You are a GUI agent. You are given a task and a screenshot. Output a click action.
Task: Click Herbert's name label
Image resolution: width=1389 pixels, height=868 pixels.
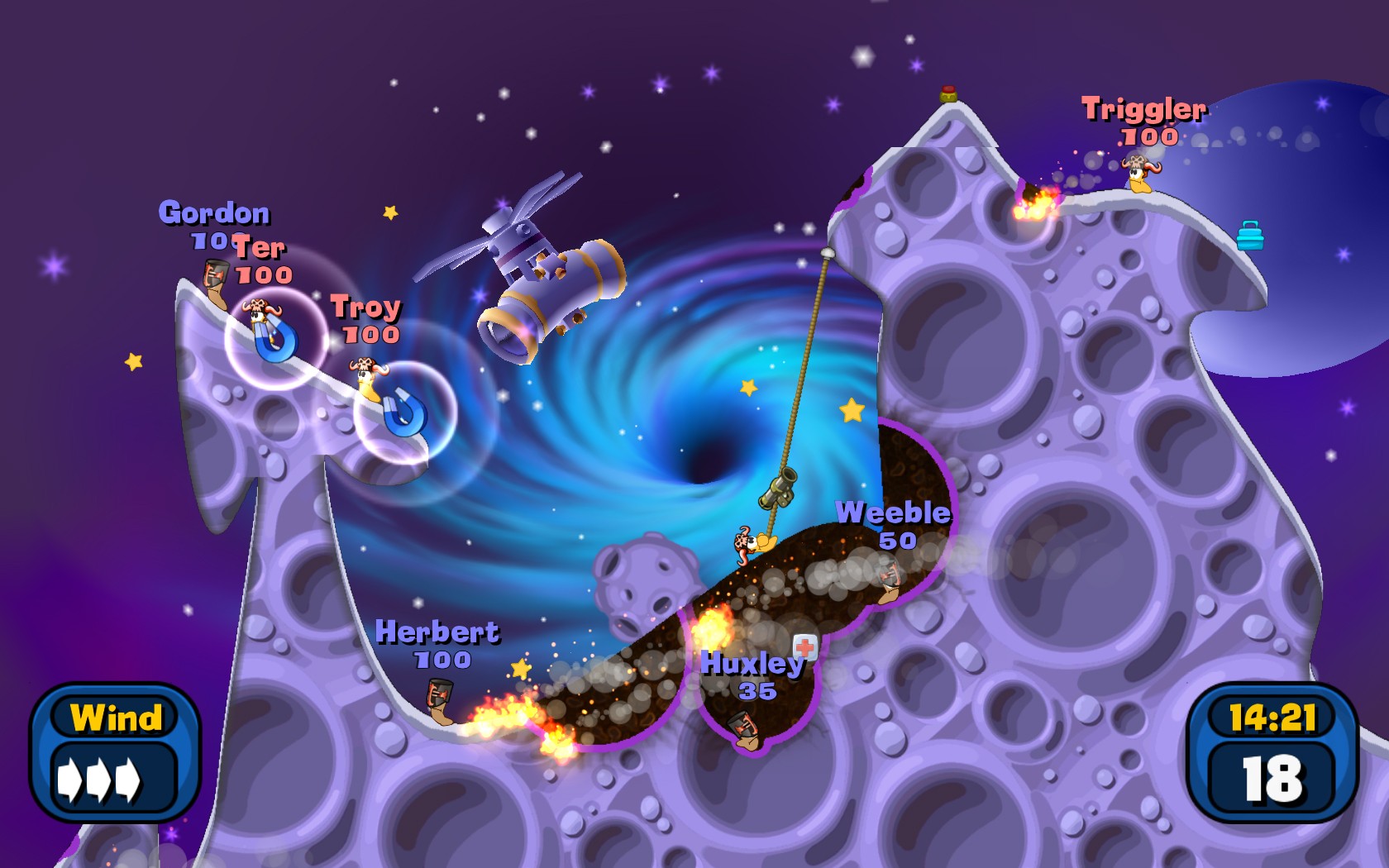tap(438, 633)
